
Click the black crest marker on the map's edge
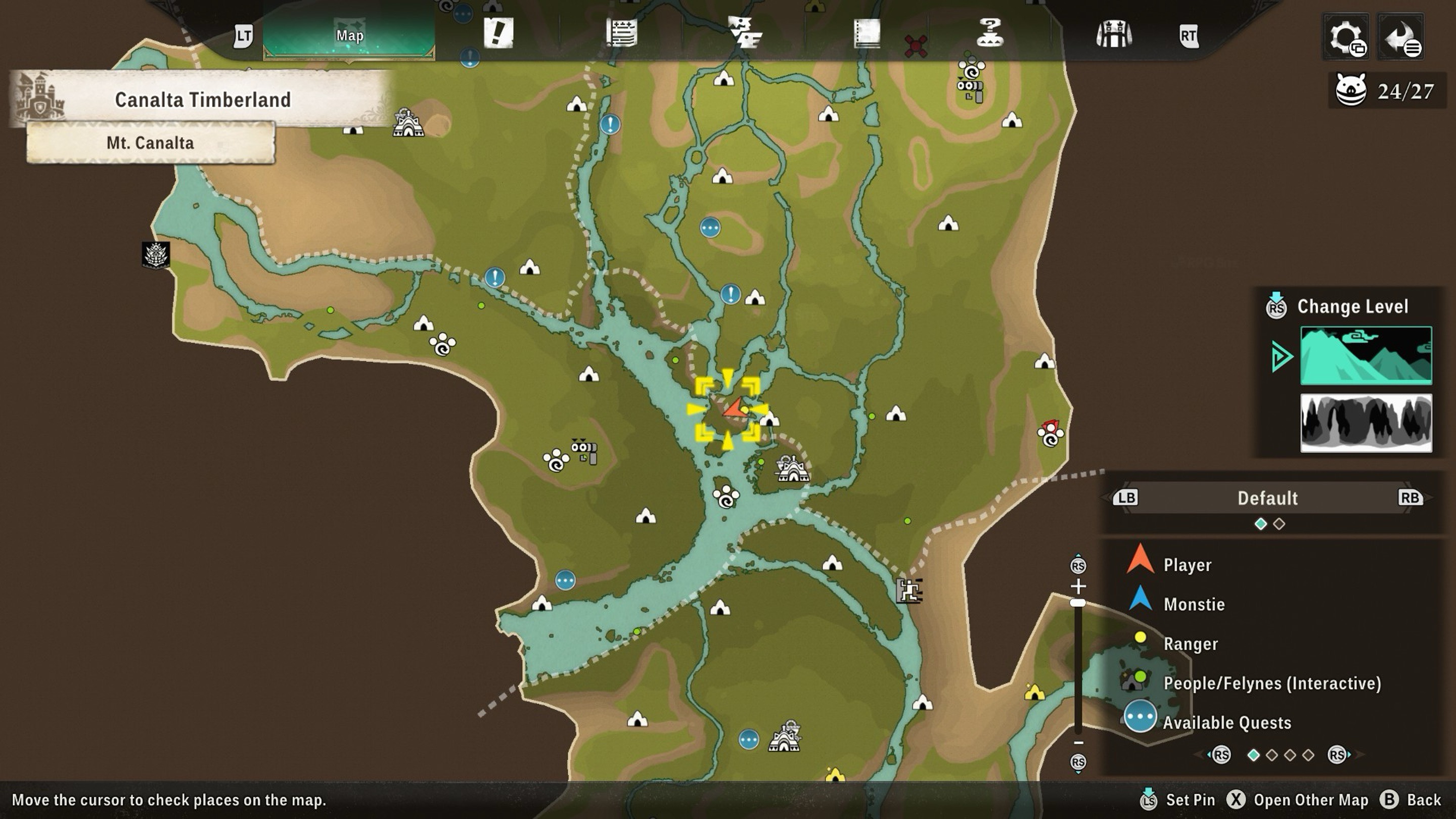155,255
